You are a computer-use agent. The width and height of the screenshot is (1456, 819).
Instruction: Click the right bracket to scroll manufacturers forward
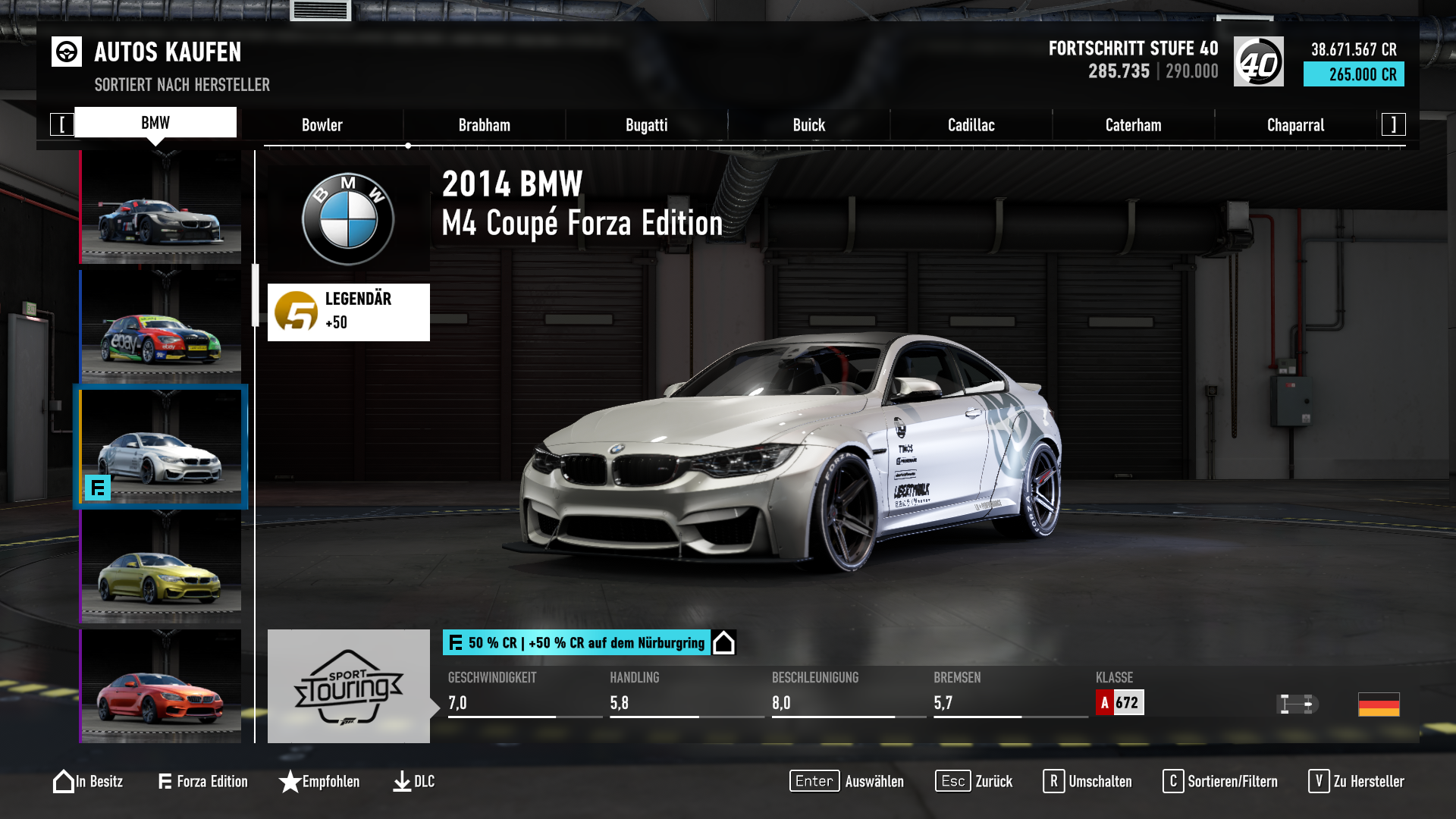pyautogui.click(x=1392, y=124)
